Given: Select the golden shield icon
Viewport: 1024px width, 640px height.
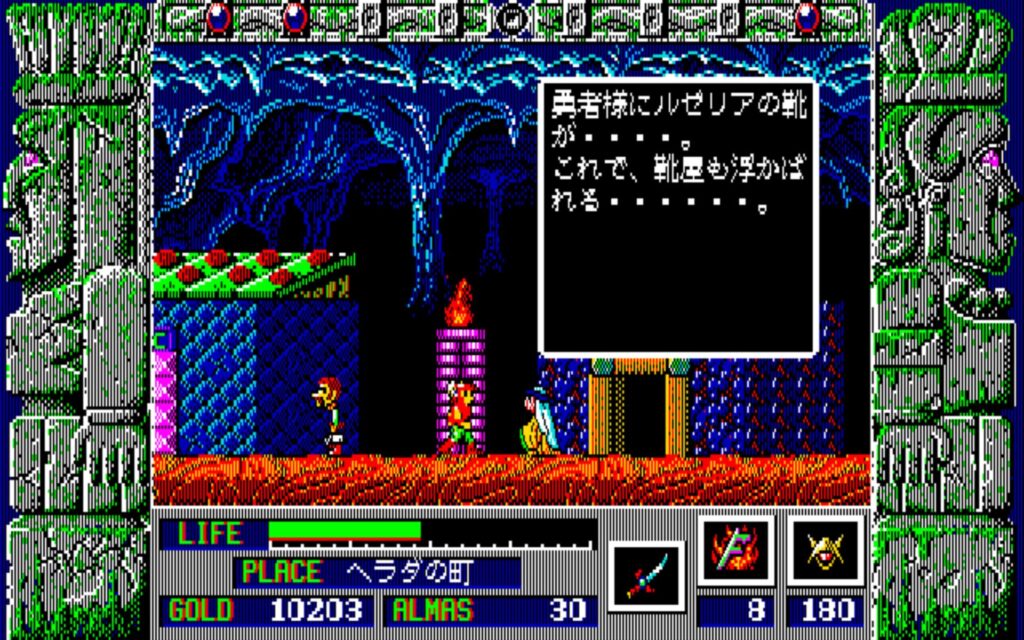Looking at the screenshot, I should (x=825, y=551).
